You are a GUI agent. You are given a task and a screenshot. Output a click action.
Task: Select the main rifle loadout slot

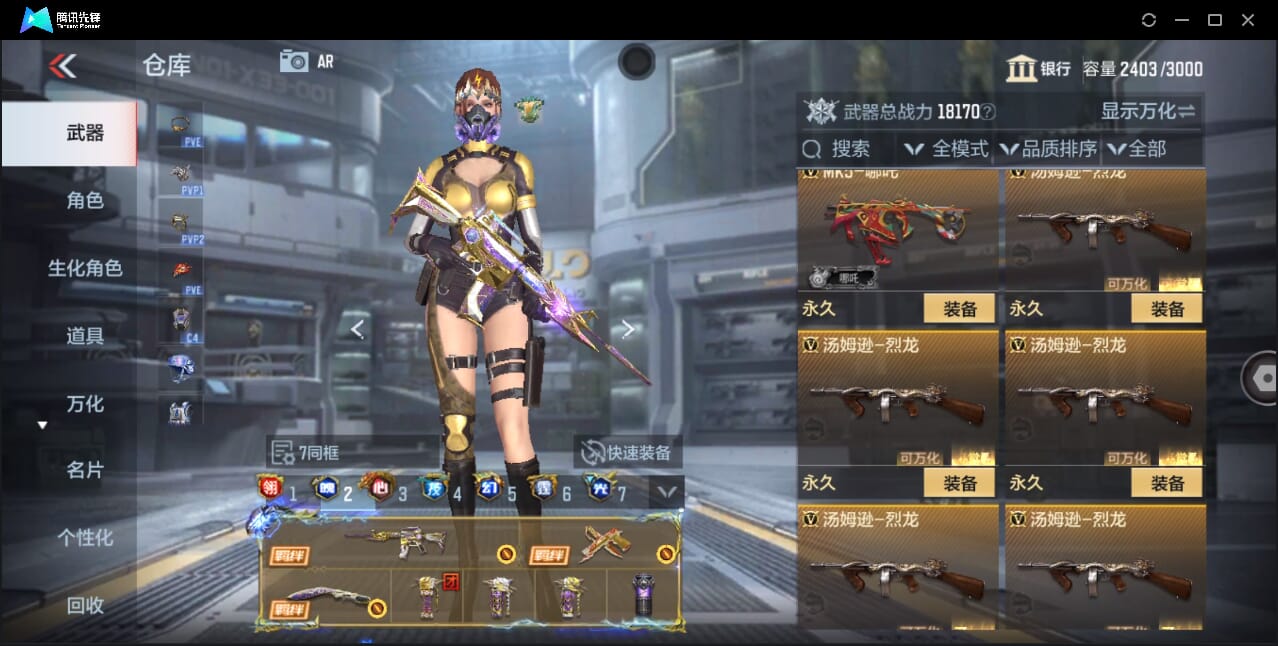pos(390,543)
